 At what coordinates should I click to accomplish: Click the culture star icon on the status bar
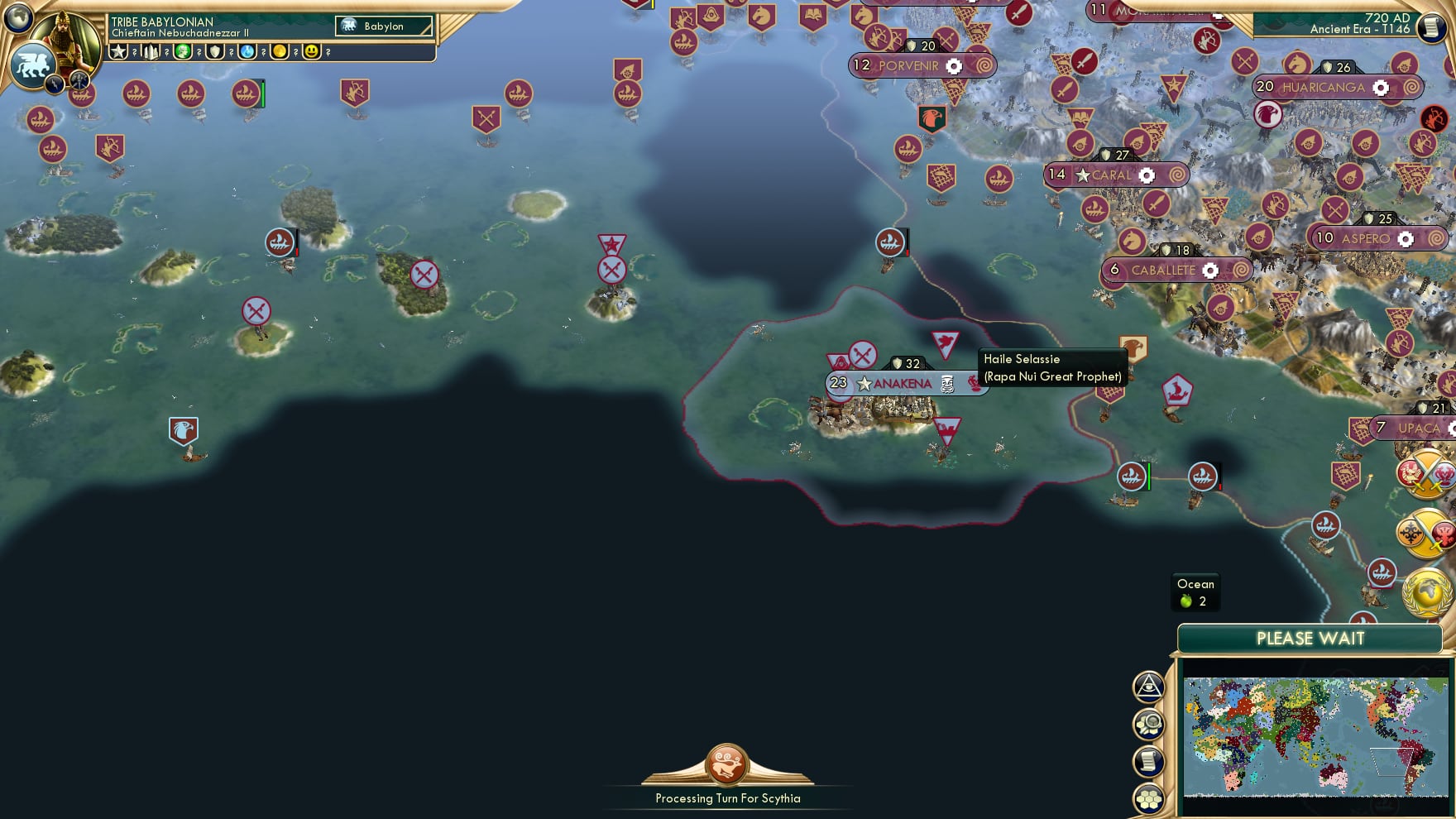[117, 52]
